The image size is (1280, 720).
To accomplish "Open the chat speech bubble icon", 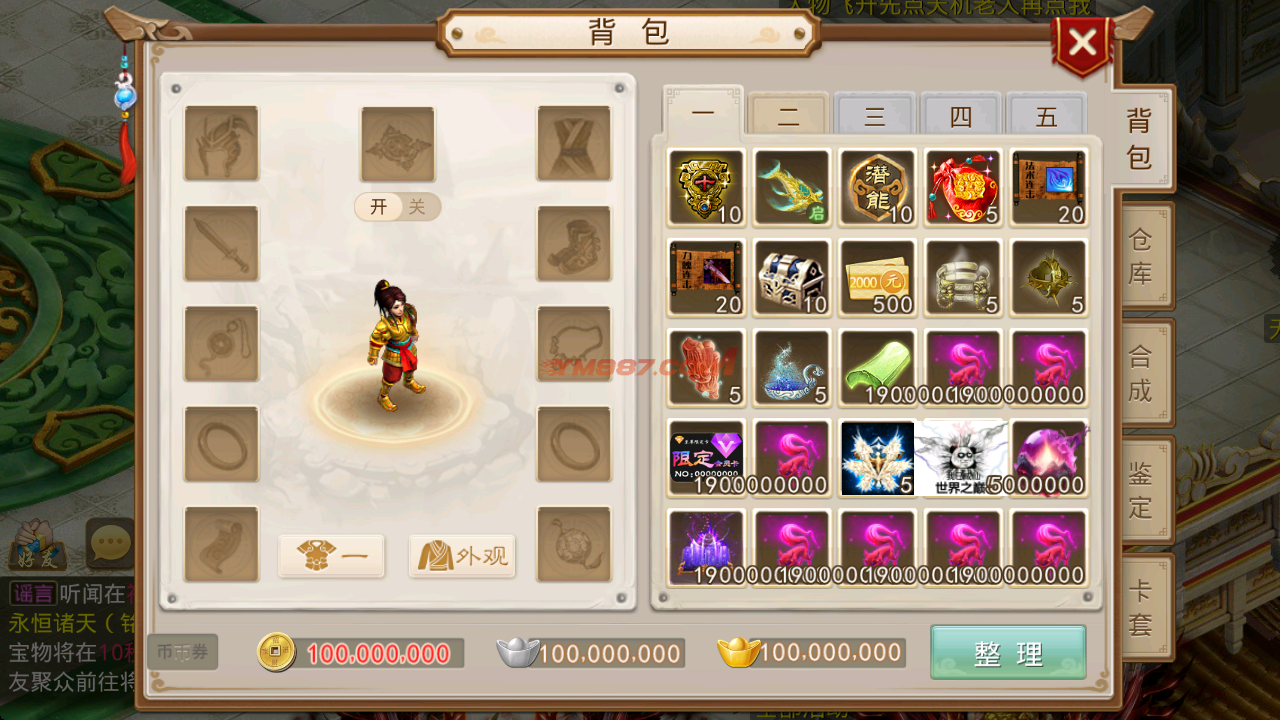I will [x=108, y=542].
